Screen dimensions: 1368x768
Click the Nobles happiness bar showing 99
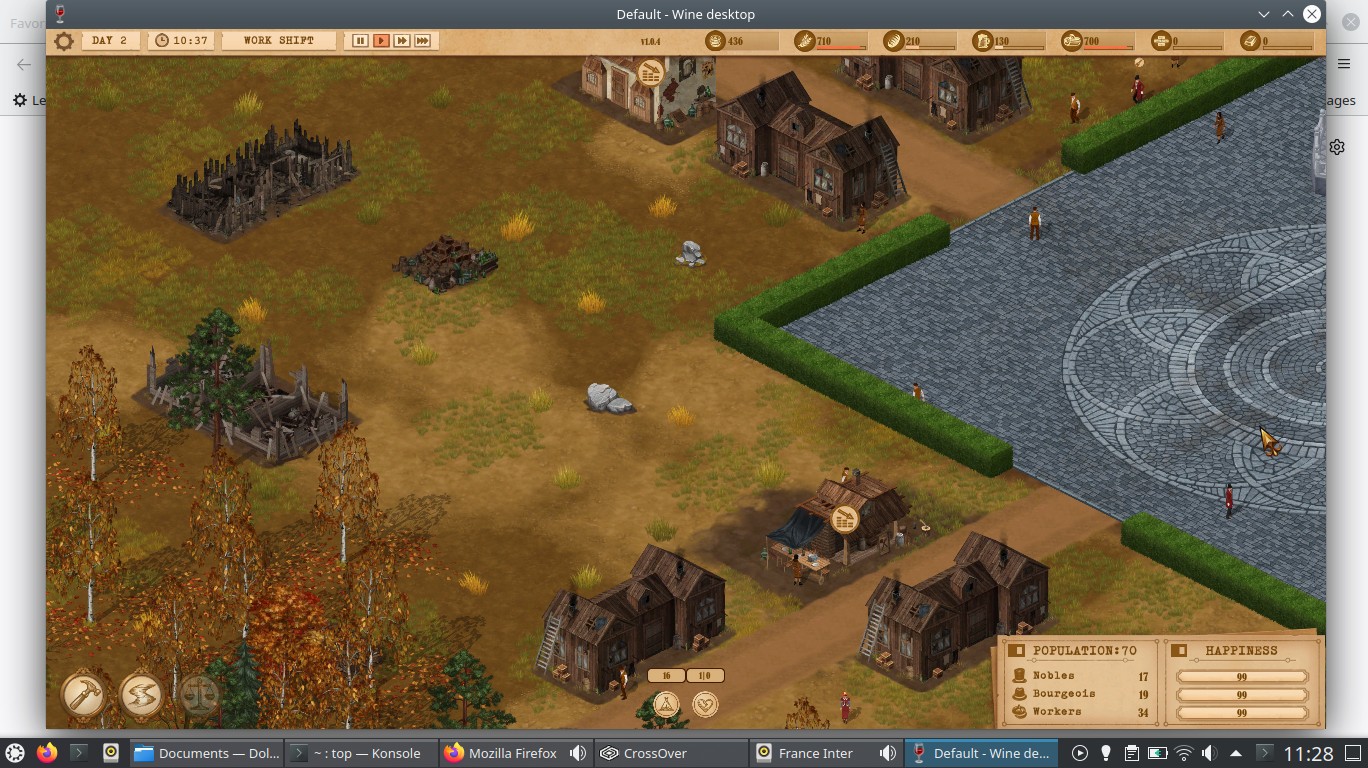point(1243,676)
